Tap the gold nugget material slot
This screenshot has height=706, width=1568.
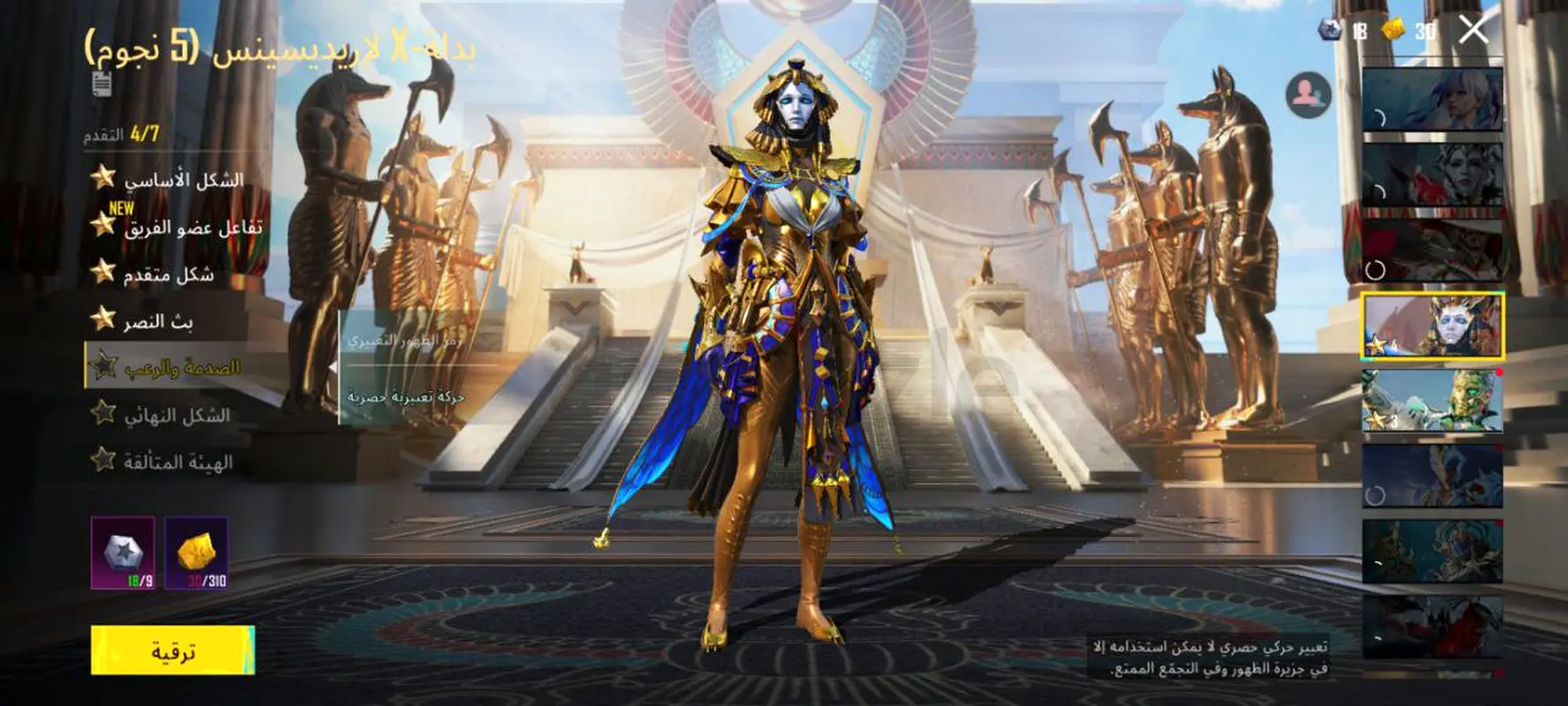(197, 553)
